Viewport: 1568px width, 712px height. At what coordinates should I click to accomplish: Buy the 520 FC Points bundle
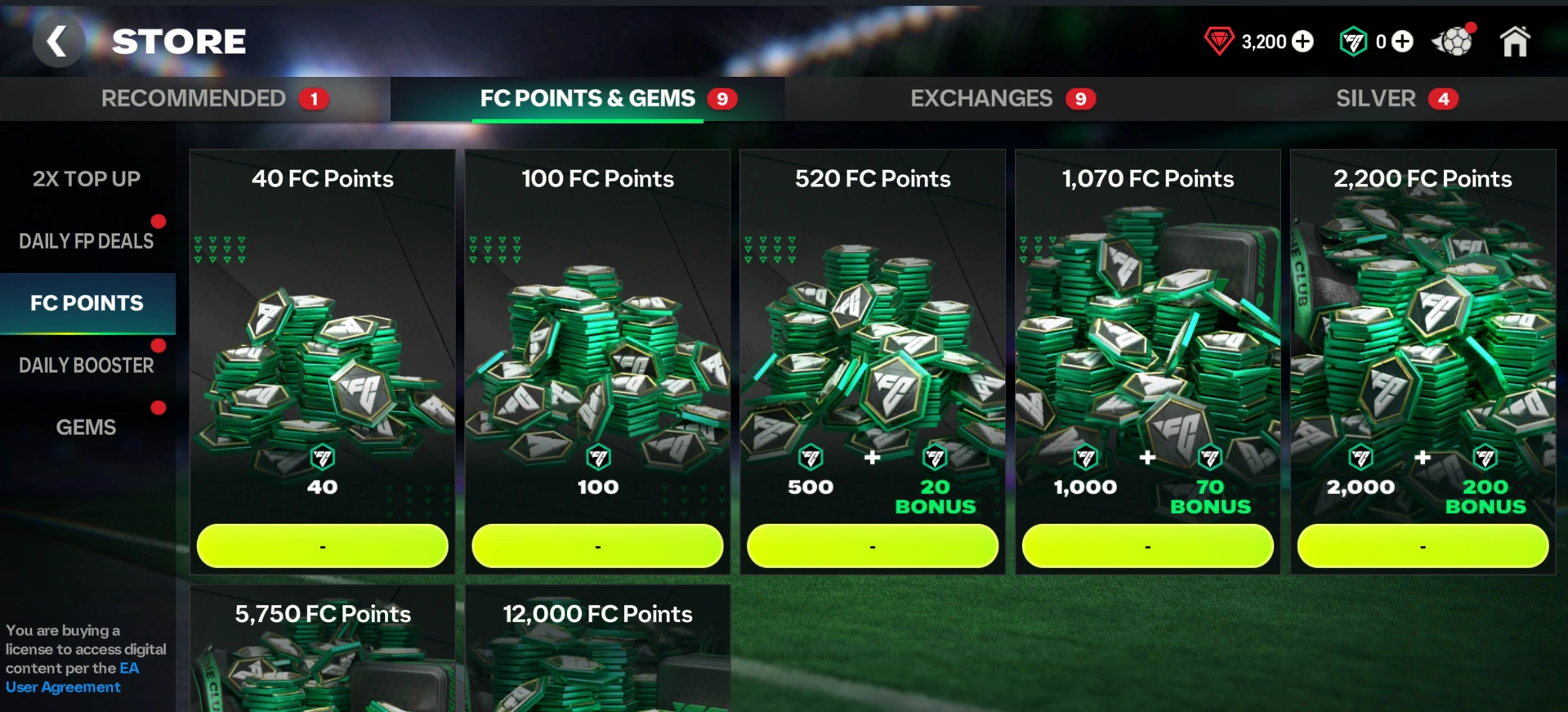click(x=873, y=546)
